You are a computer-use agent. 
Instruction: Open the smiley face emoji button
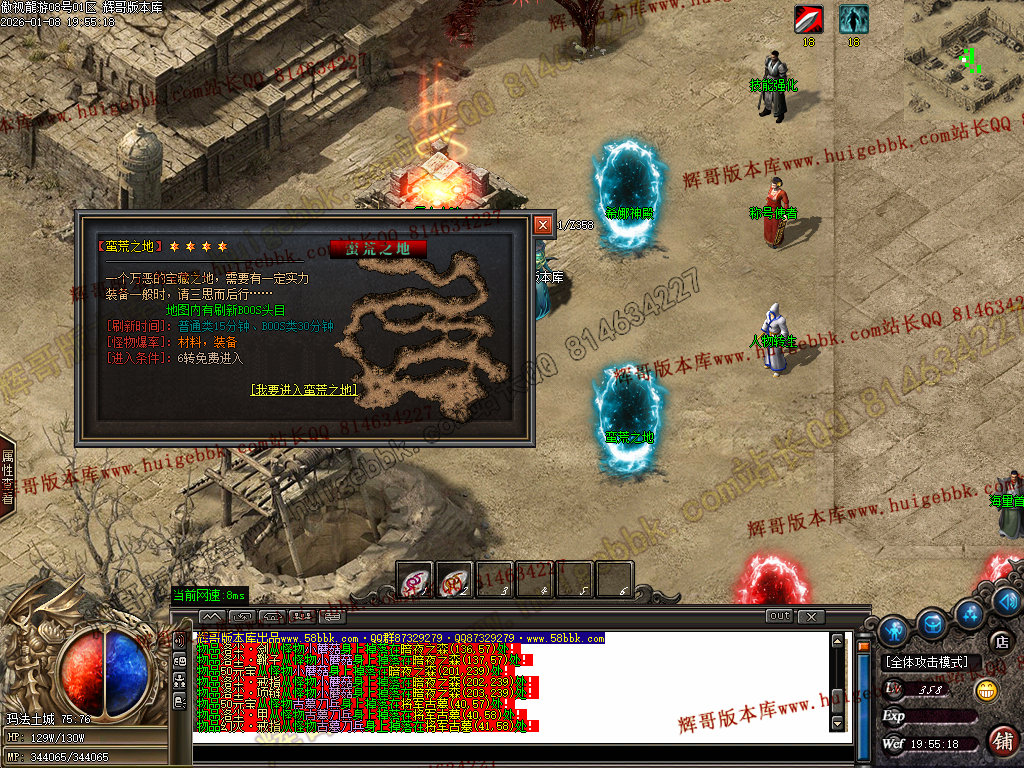[x=986, y=689]
